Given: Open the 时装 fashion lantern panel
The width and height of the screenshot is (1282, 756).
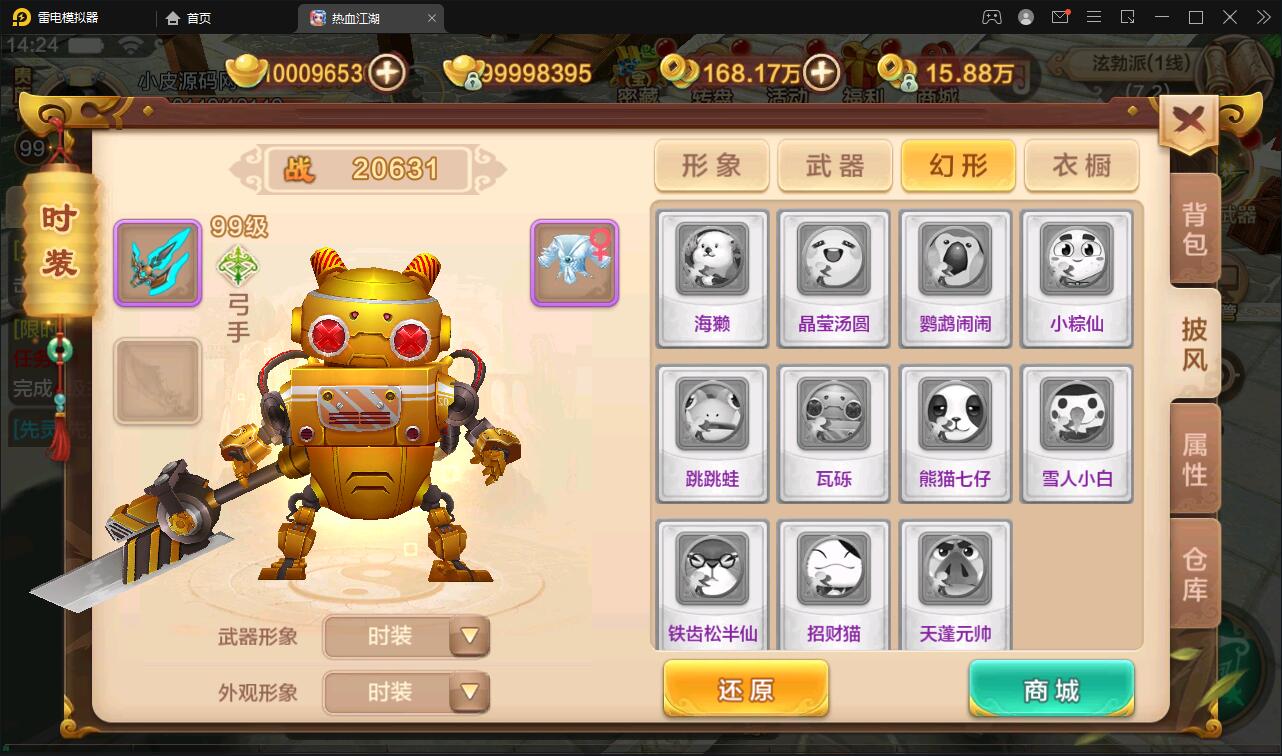Looking at the screenshot, I should click(x=57, y=245).
